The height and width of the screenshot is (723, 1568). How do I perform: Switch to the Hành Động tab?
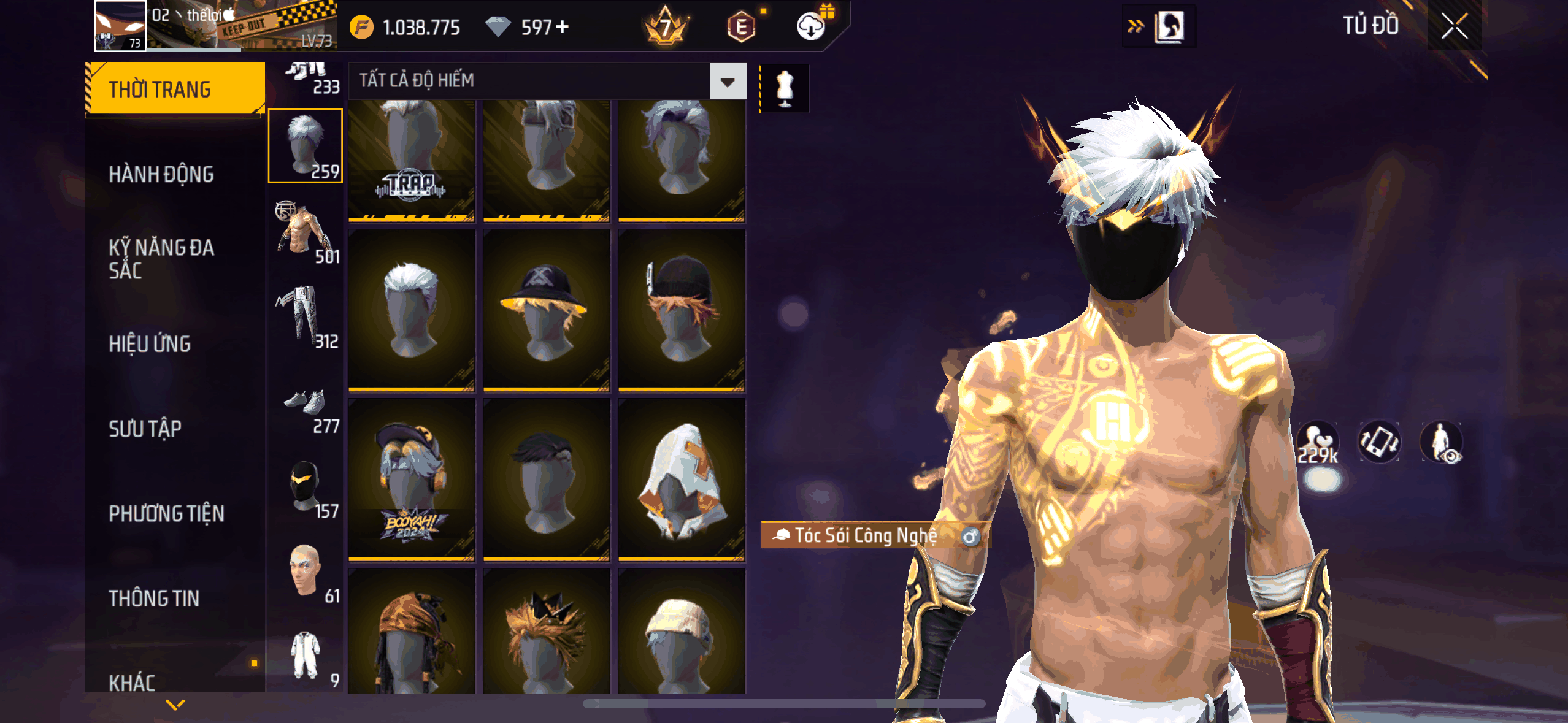[x=161, y=174]
